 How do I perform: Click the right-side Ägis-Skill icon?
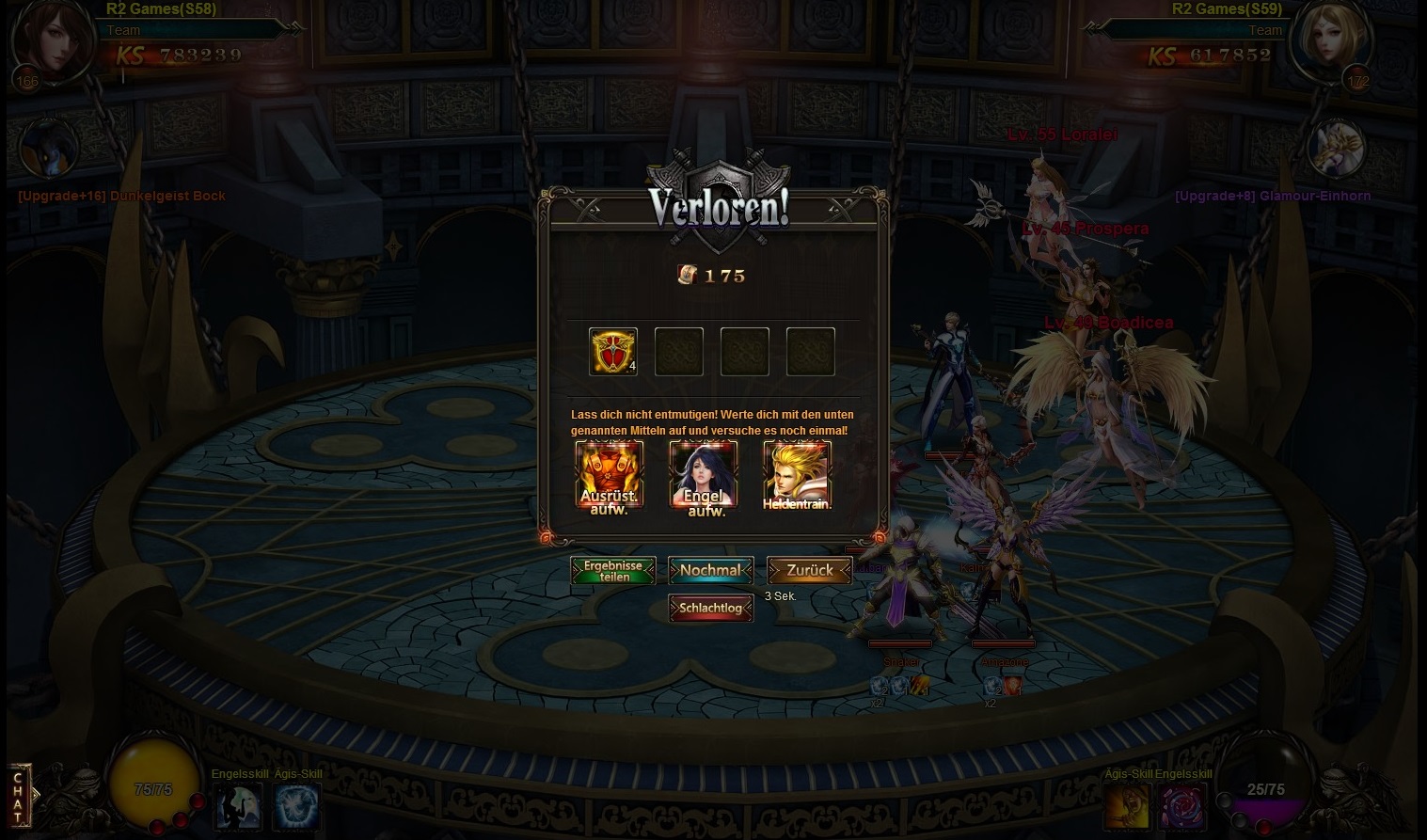tap(1127, 807)
